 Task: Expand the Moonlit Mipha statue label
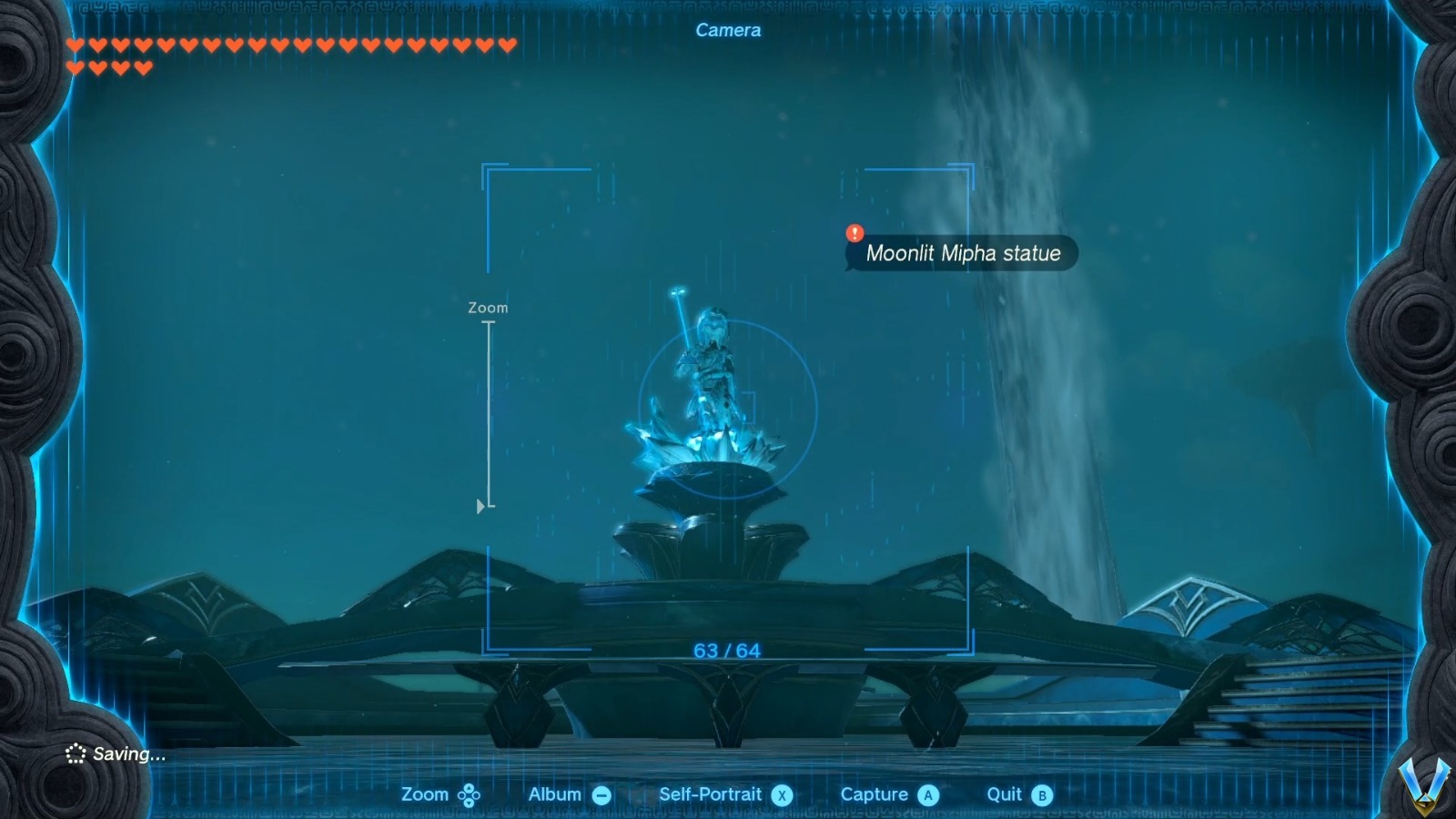click(965, 254)
